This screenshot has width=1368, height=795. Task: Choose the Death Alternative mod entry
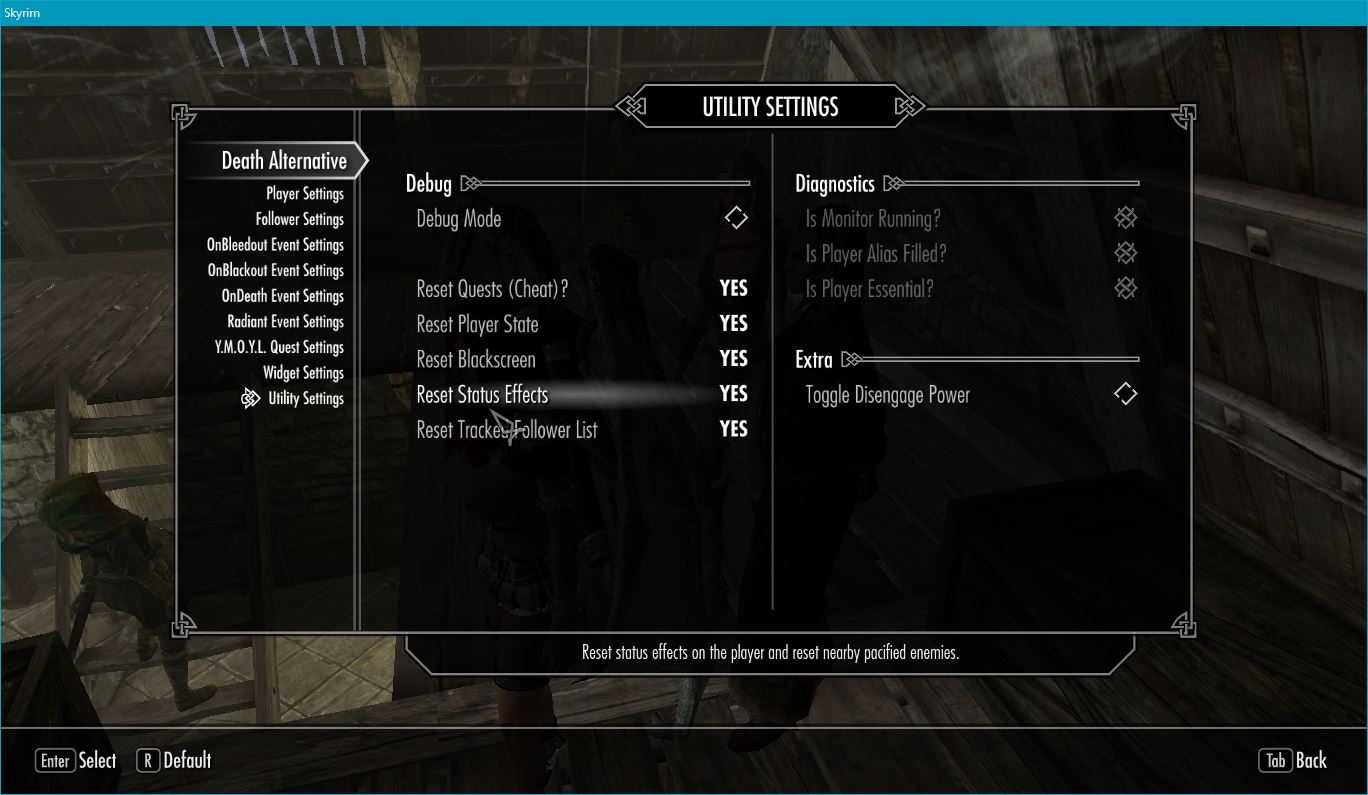point(284,161)
